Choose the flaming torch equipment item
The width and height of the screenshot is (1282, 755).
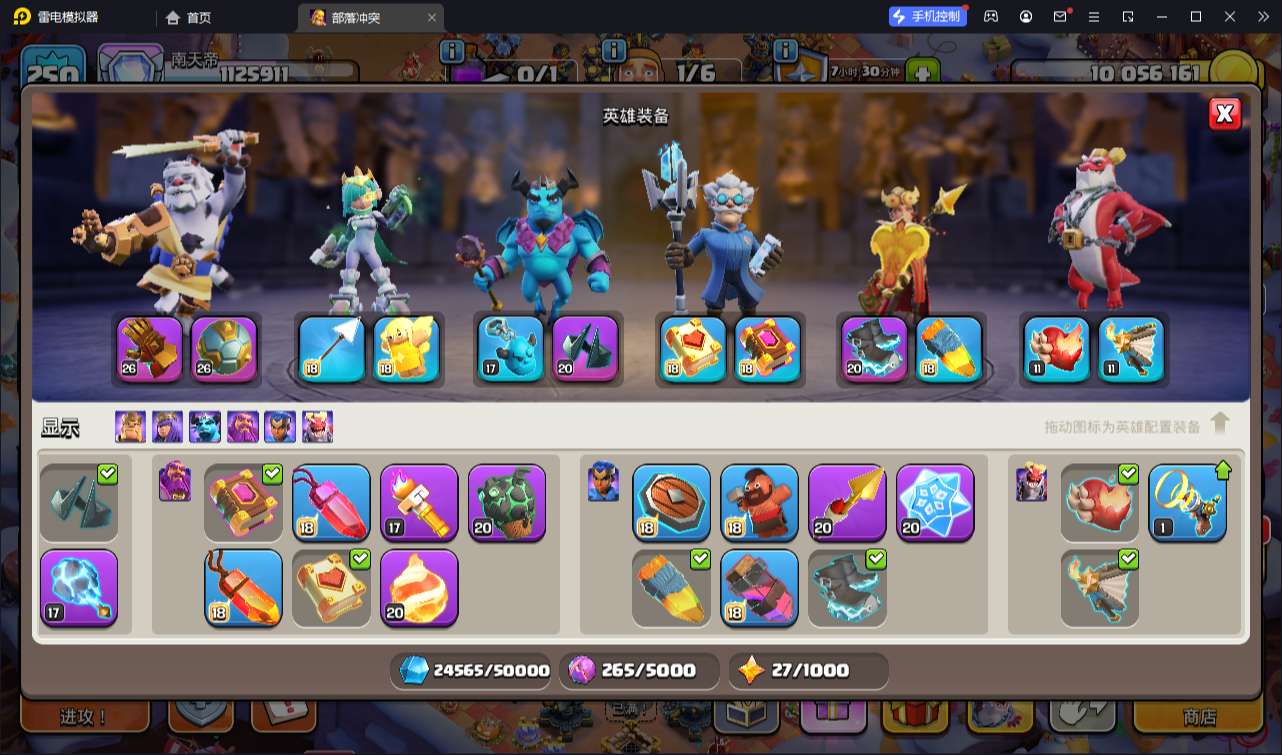tap(419, 503)
